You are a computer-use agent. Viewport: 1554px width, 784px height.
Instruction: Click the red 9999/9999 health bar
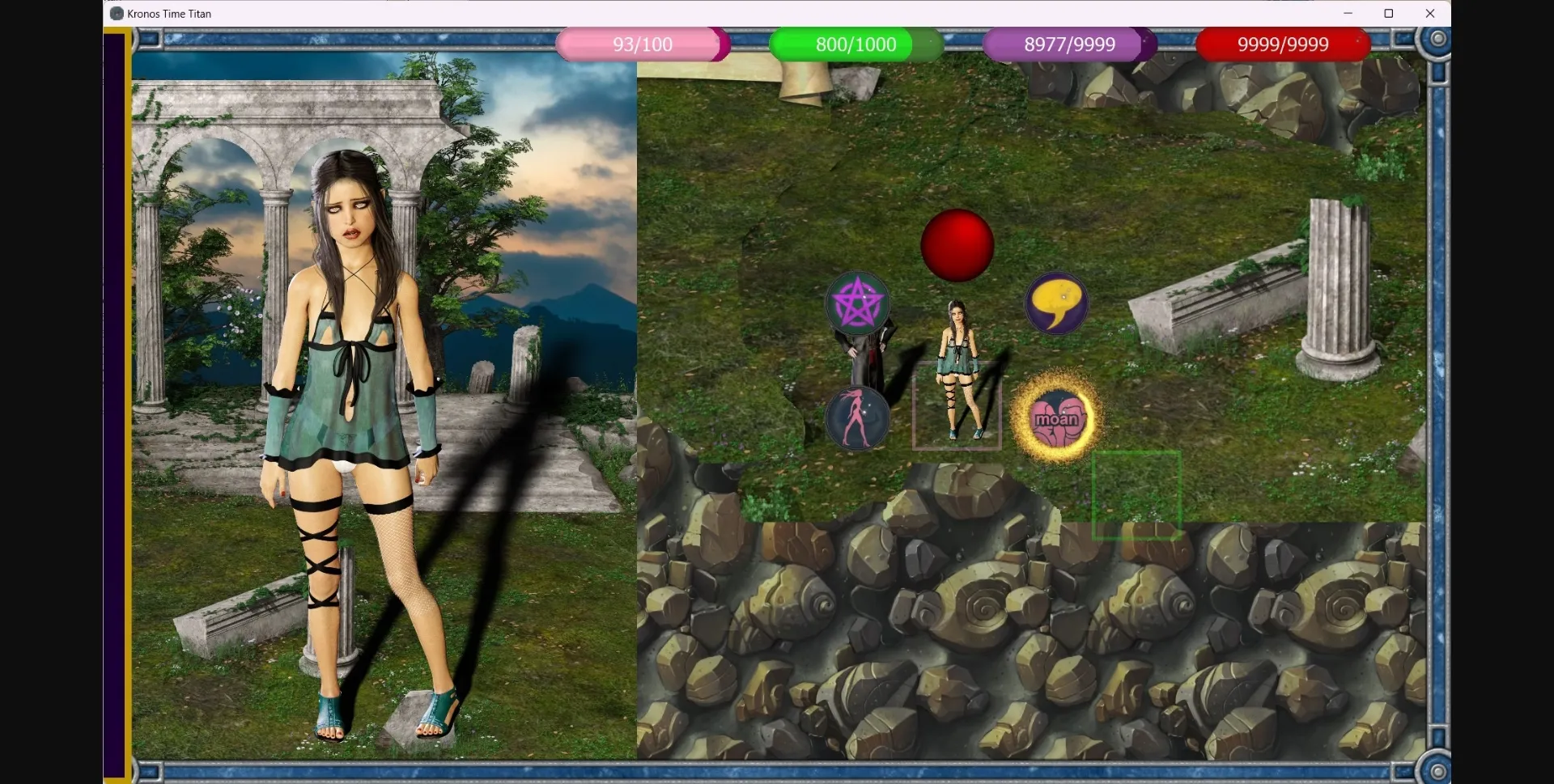click(x=1283, y=44)
